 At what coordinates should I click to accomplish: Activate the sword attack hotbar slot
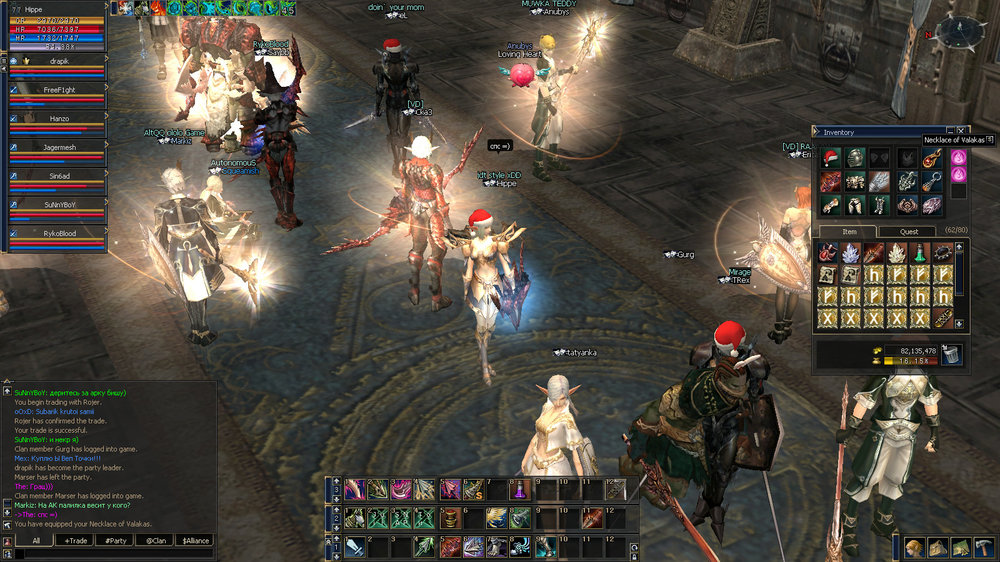355,547
